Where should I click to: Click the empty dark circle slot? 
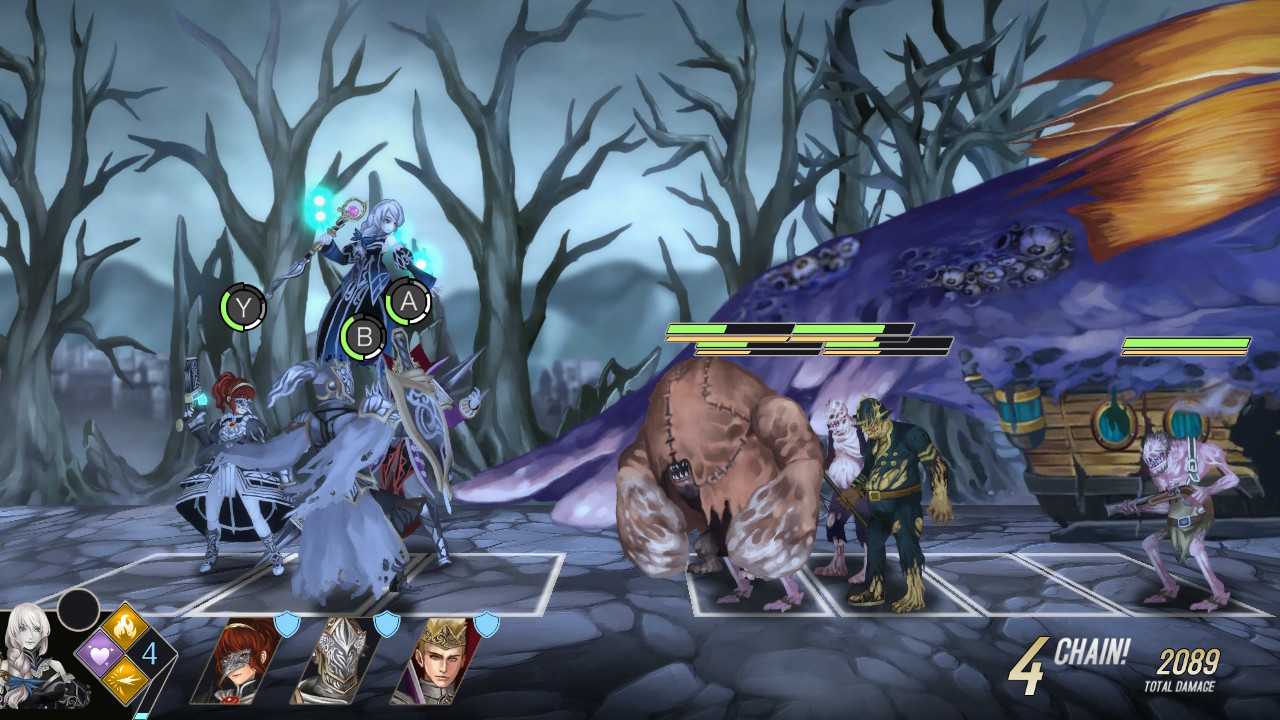pyautogui.click(x=78, y=610)
